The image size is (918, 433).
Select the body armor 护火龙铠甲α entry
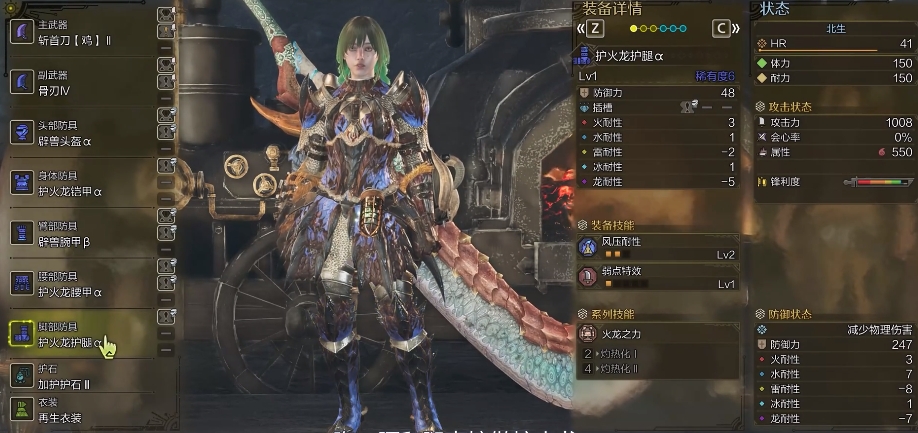80,183
